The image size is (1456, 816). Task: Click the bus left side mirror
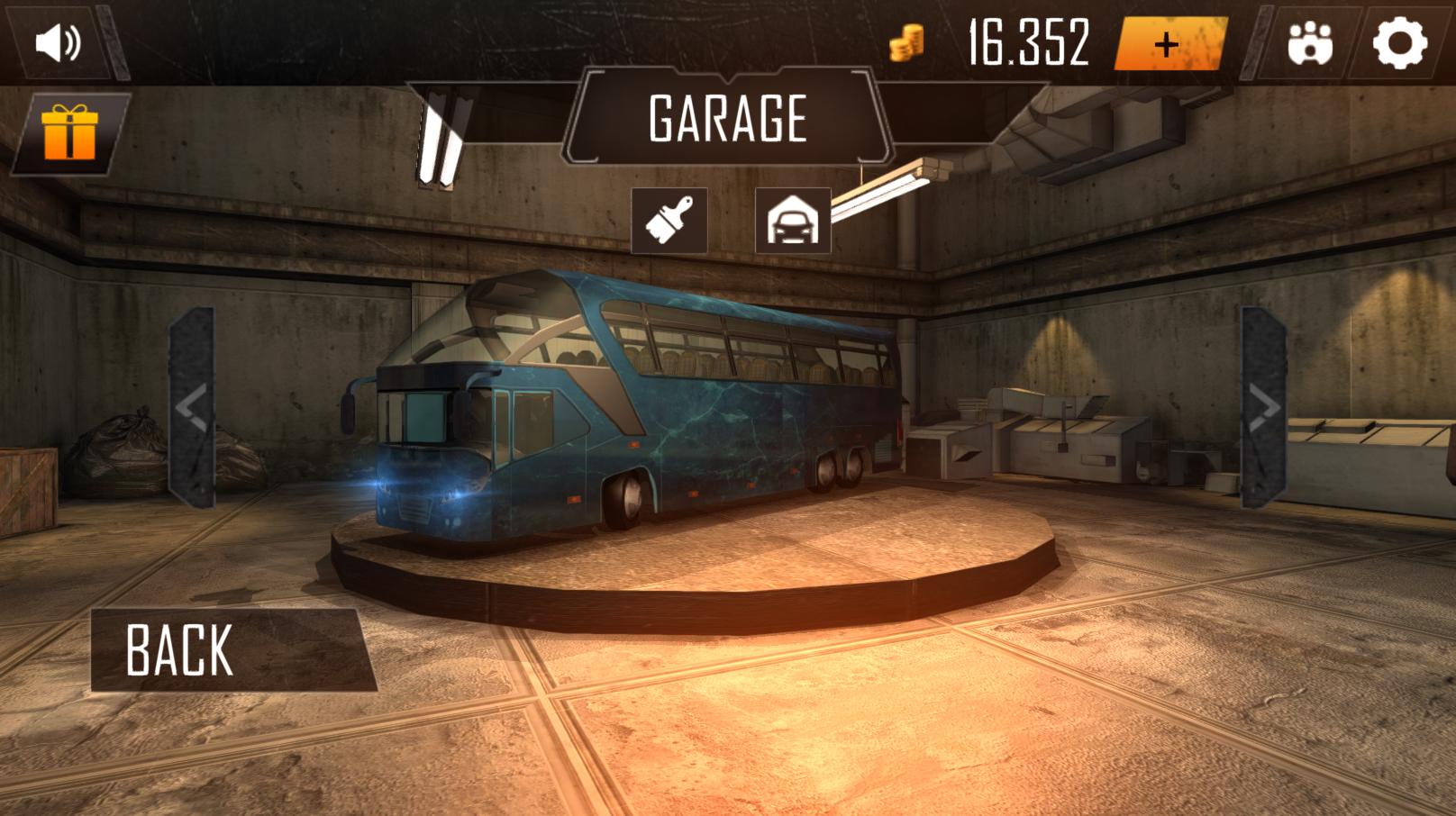pyautogui.click(x=347, y=410)
